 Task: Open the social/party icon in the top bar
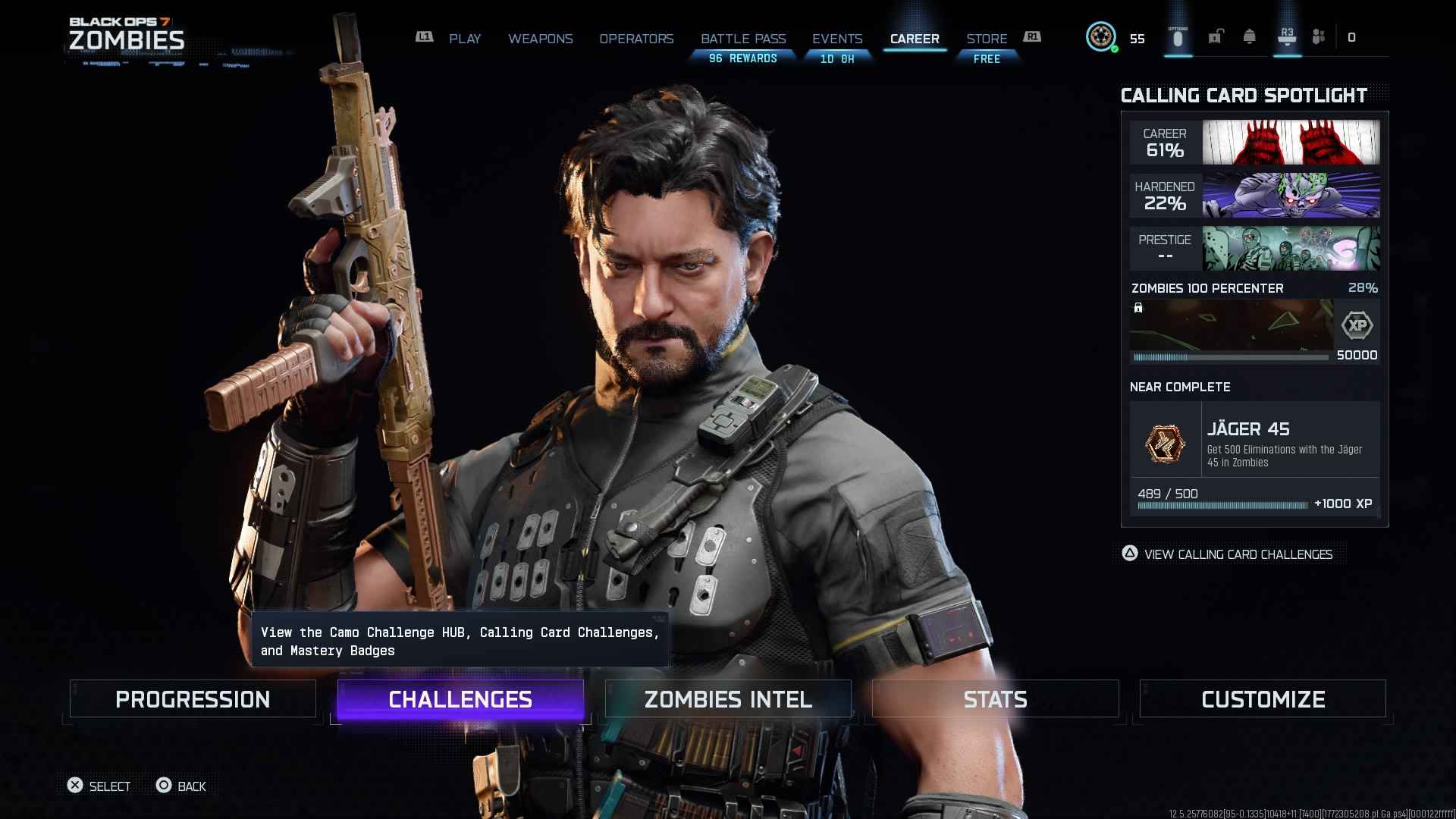(1318, 36)
